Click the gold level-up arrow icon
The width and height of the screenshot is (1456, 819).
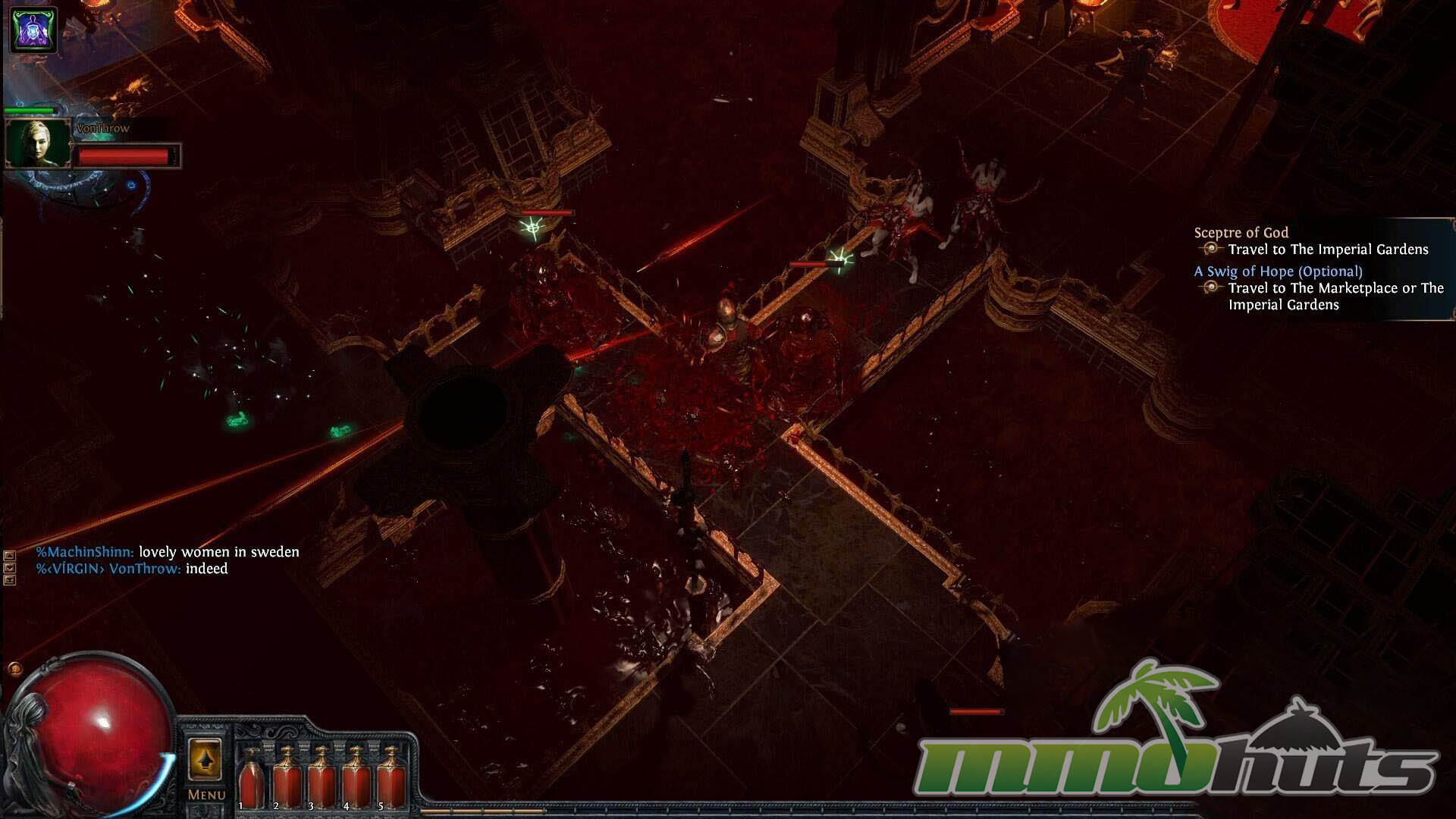click(205, 759)
